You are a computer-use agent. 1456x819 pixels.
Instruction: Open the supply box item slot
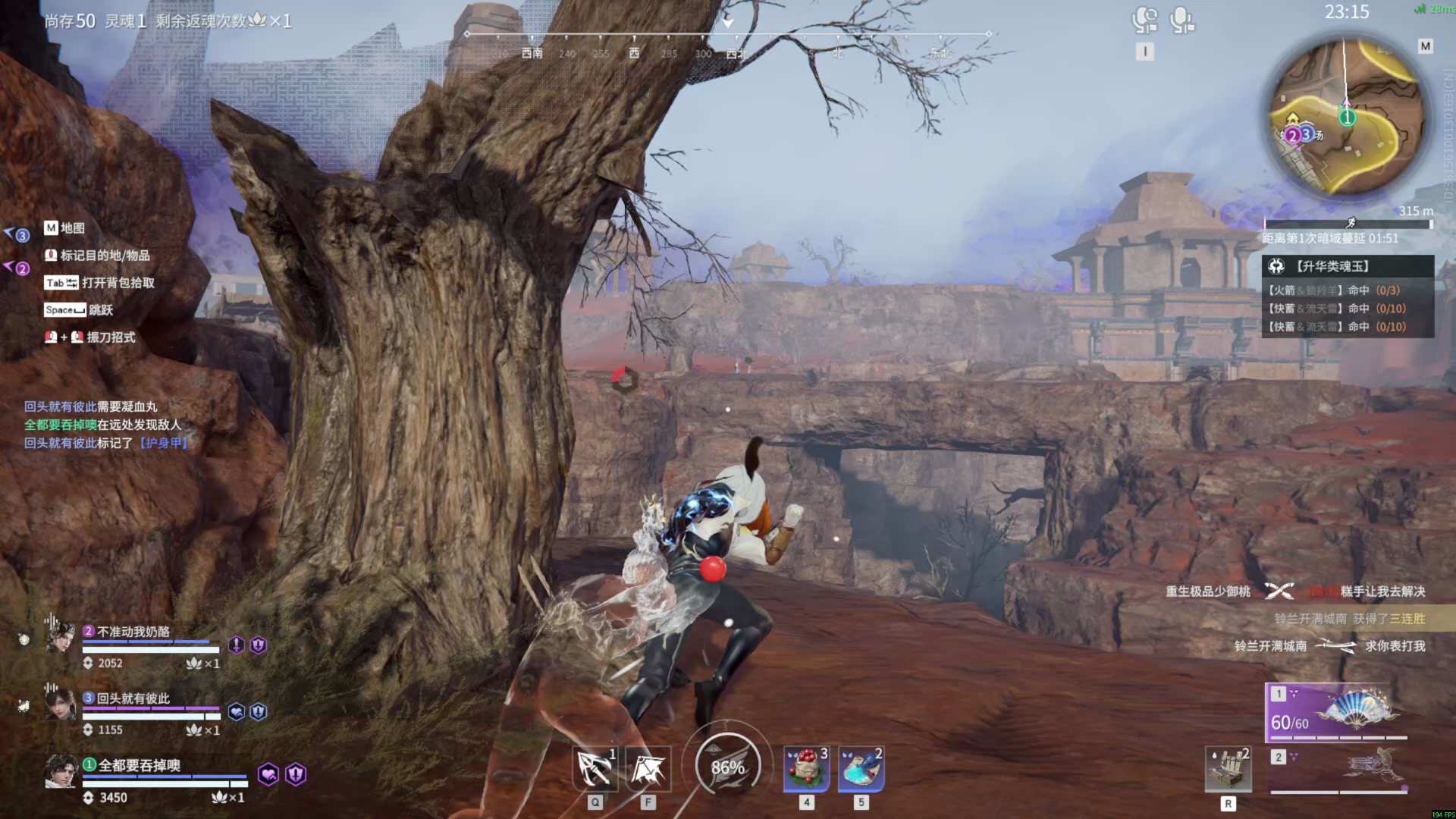click(x=1228, y=770)
